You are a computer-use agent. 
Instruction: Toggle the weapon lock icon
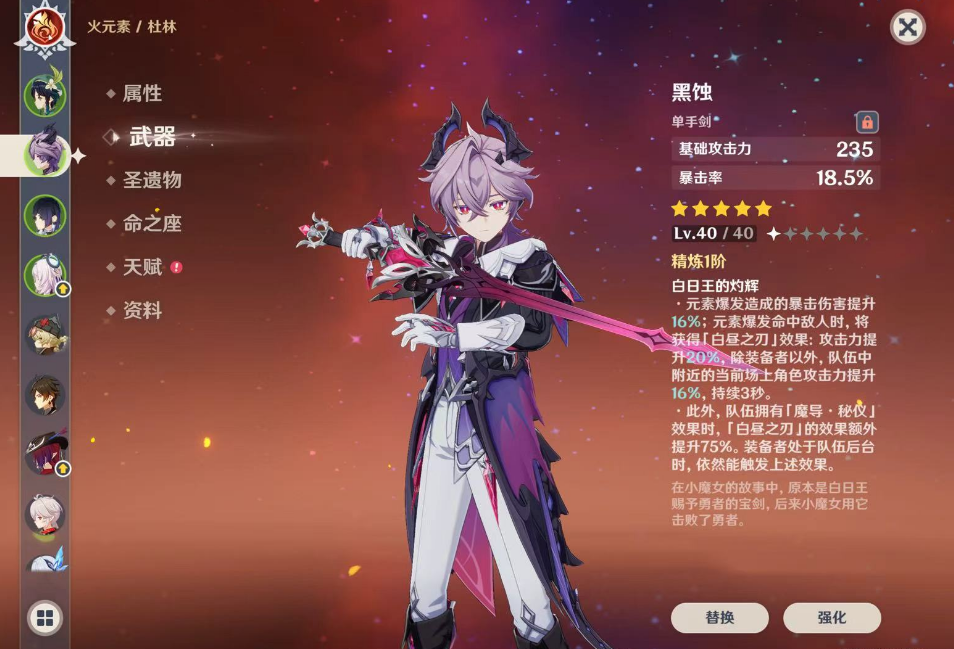pyautogui.click(x=867, y=122)
